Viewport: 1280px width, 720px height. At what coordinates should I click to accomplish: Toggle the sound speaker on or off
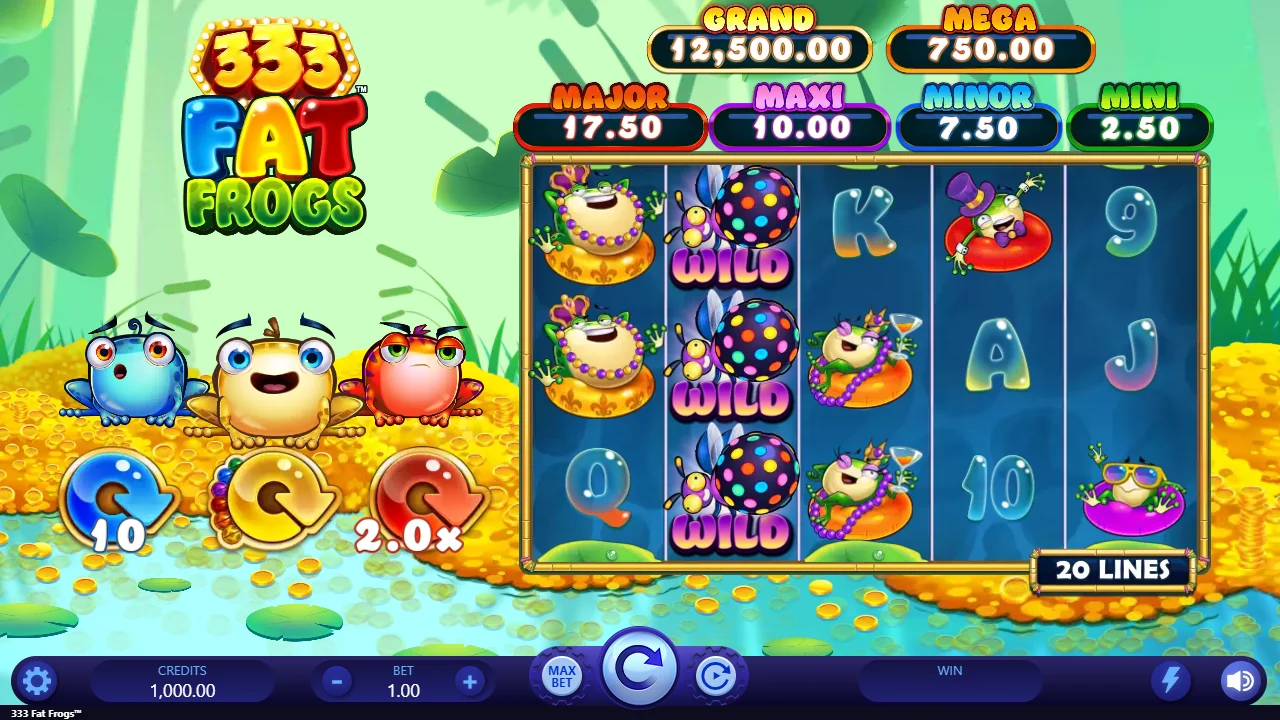[x=1240, y=680]
